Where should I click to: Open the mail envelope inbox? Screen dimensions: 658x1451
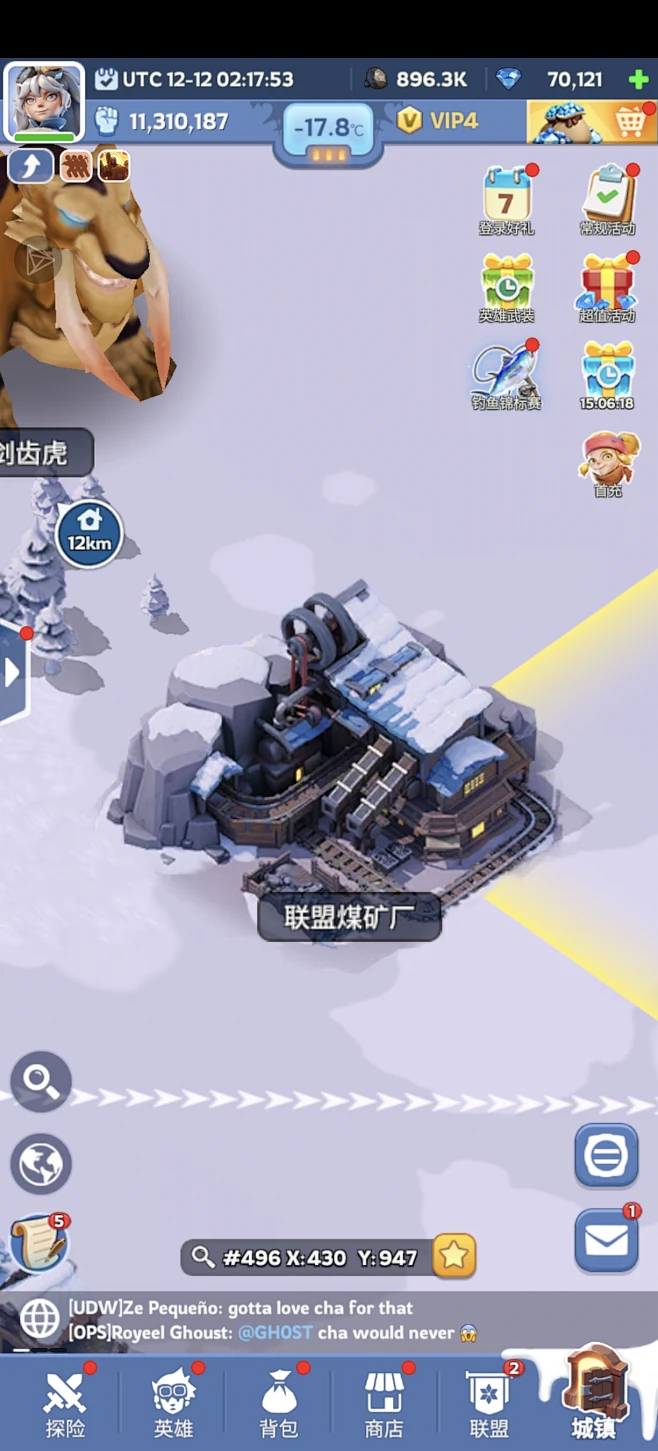(x=606, y=1241)
